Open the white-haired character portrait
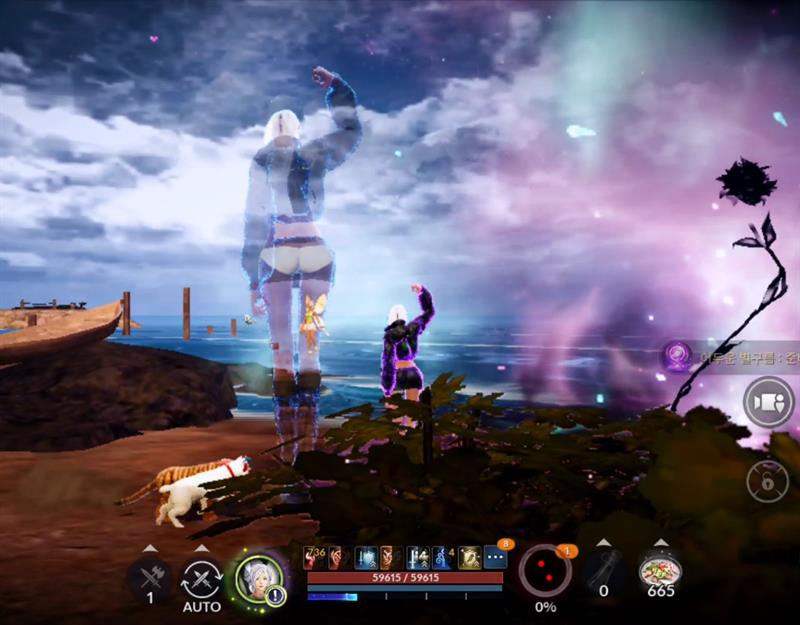The height and width of the screenshot is (625, 800). (x=257, y=577)
